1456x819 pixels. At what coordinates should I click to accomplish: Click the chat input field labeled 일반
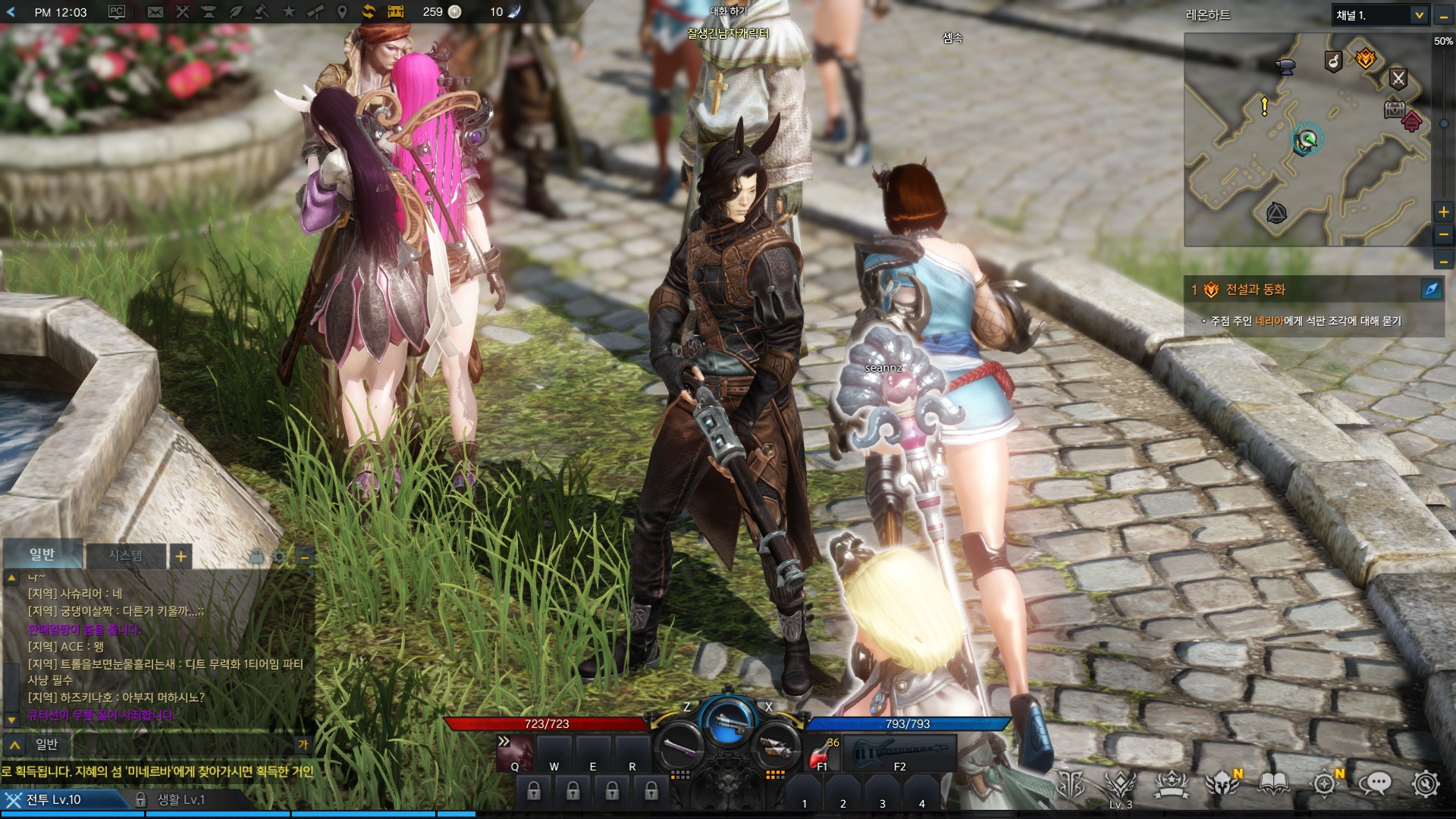pos(167,745)
